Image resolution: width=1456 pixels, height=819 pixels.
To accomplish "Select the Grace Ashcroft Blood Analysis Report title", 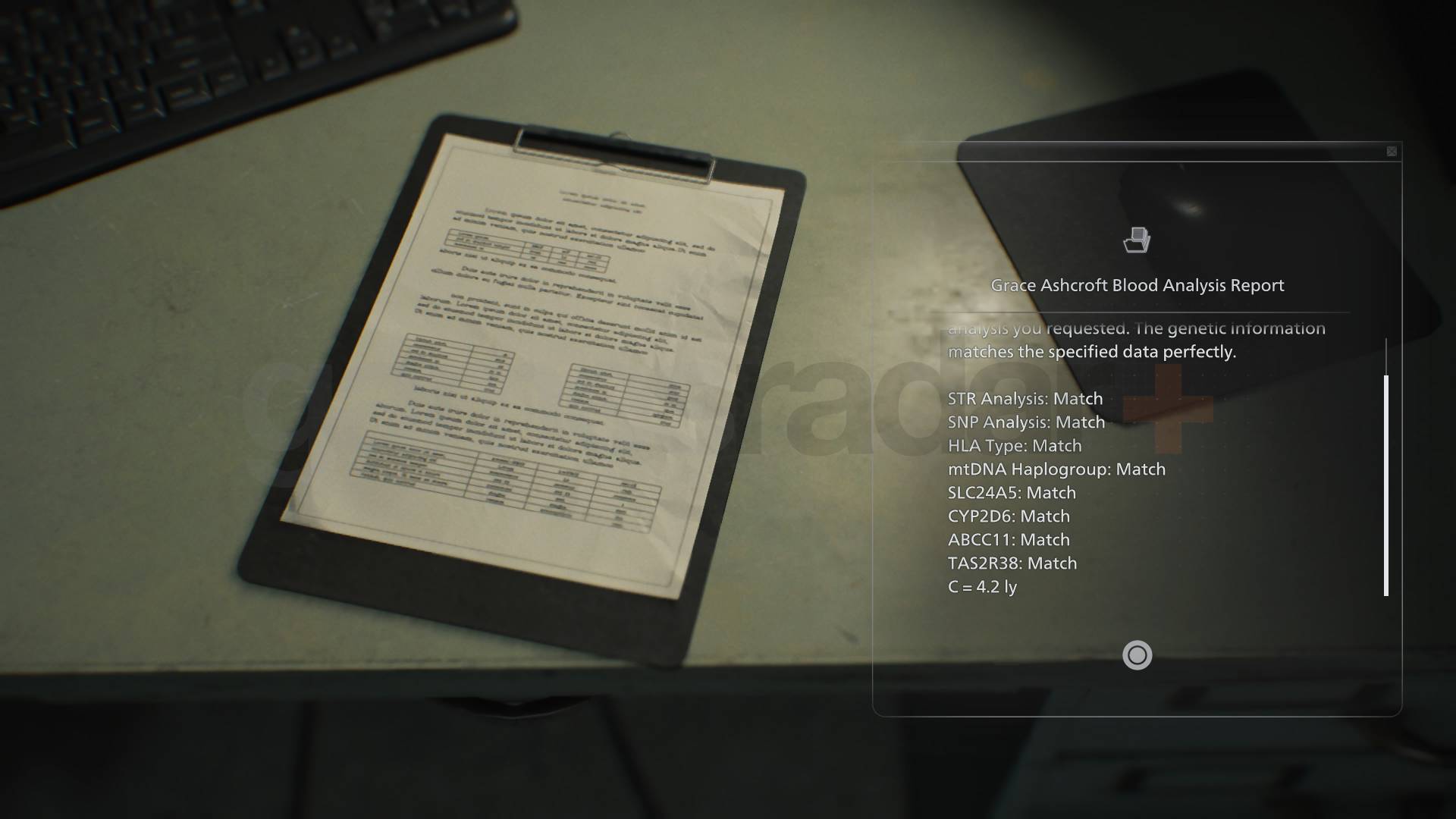I will pos(1137,285).
